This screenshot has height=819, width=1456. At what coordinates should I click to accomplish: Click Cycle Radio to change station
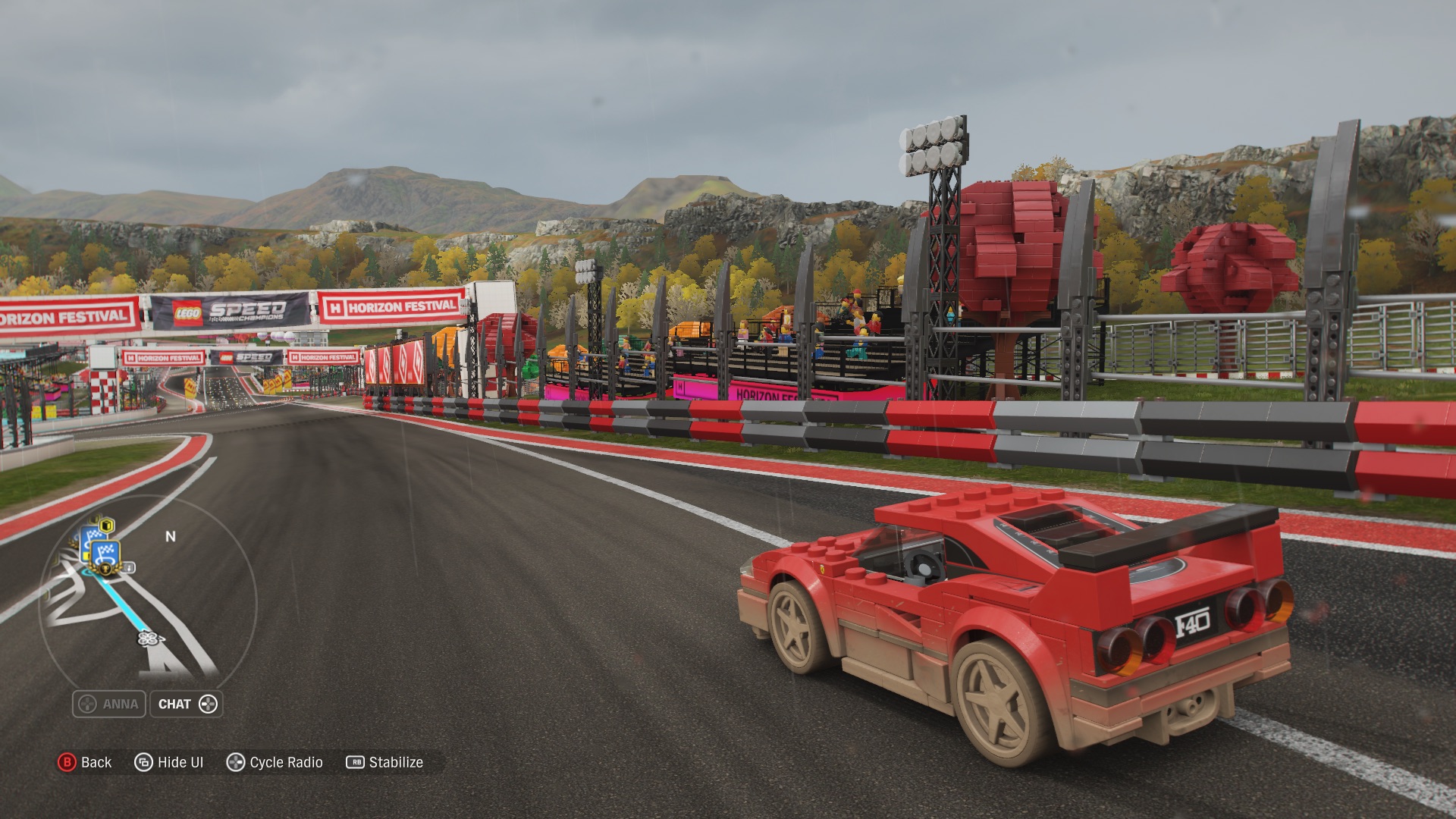pyautogui.click(x=286, y=761)
